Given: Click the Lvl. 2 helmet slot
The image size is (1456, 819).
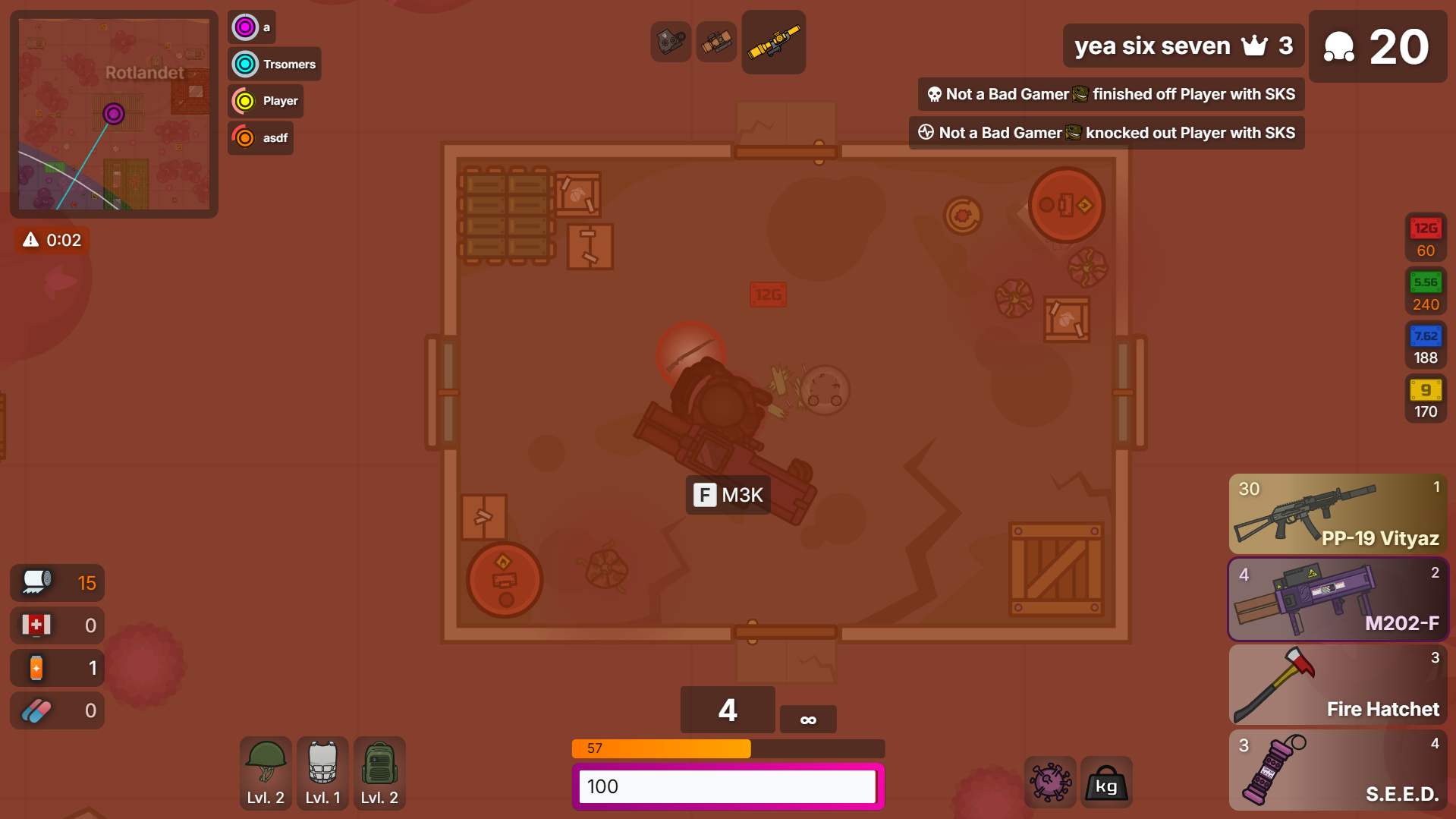Looking at the screenshot, I should [266, 773].
